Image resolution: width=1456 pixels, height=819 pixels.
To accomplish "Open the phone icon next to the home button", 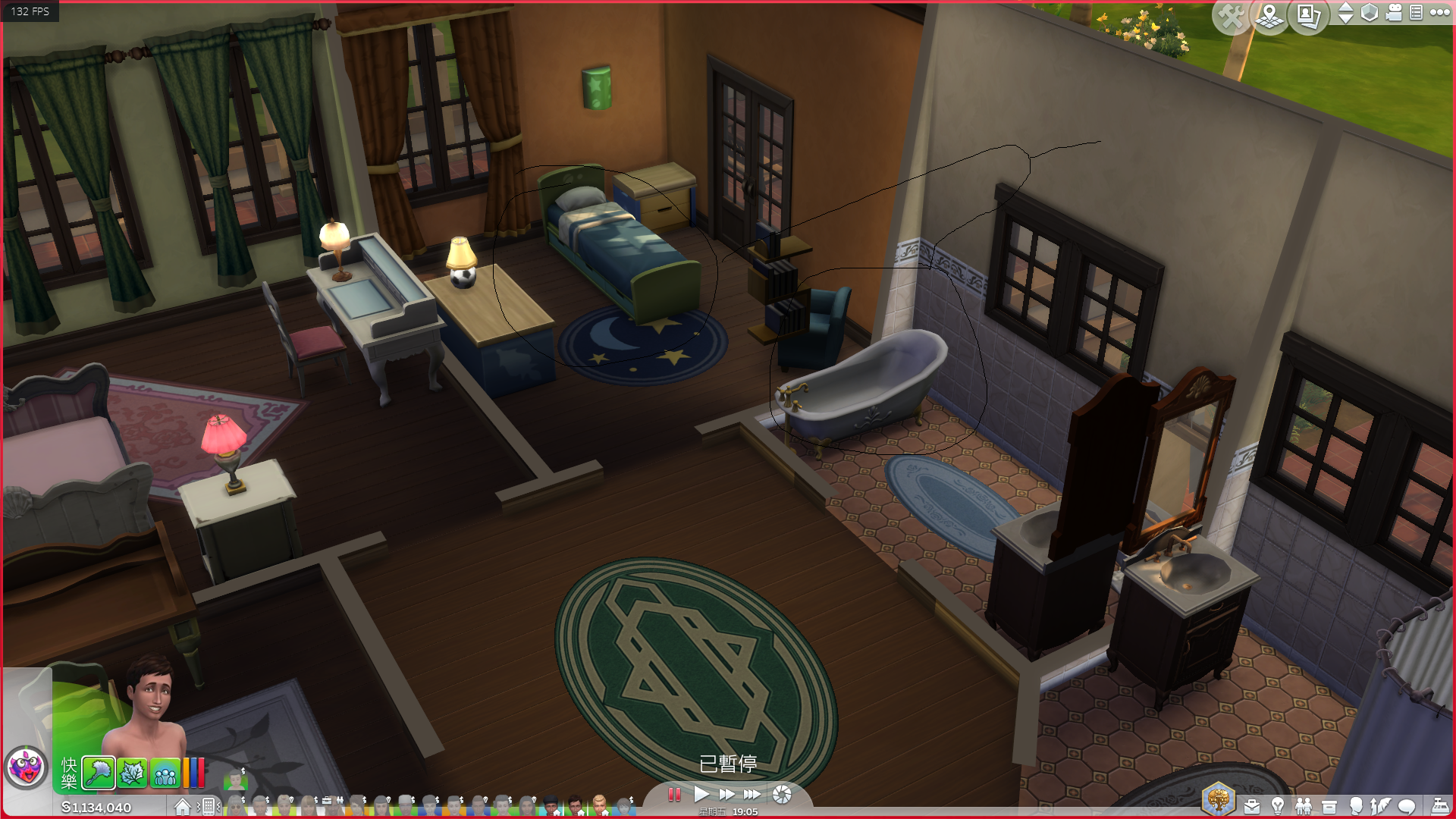I will tap(209, 807).
